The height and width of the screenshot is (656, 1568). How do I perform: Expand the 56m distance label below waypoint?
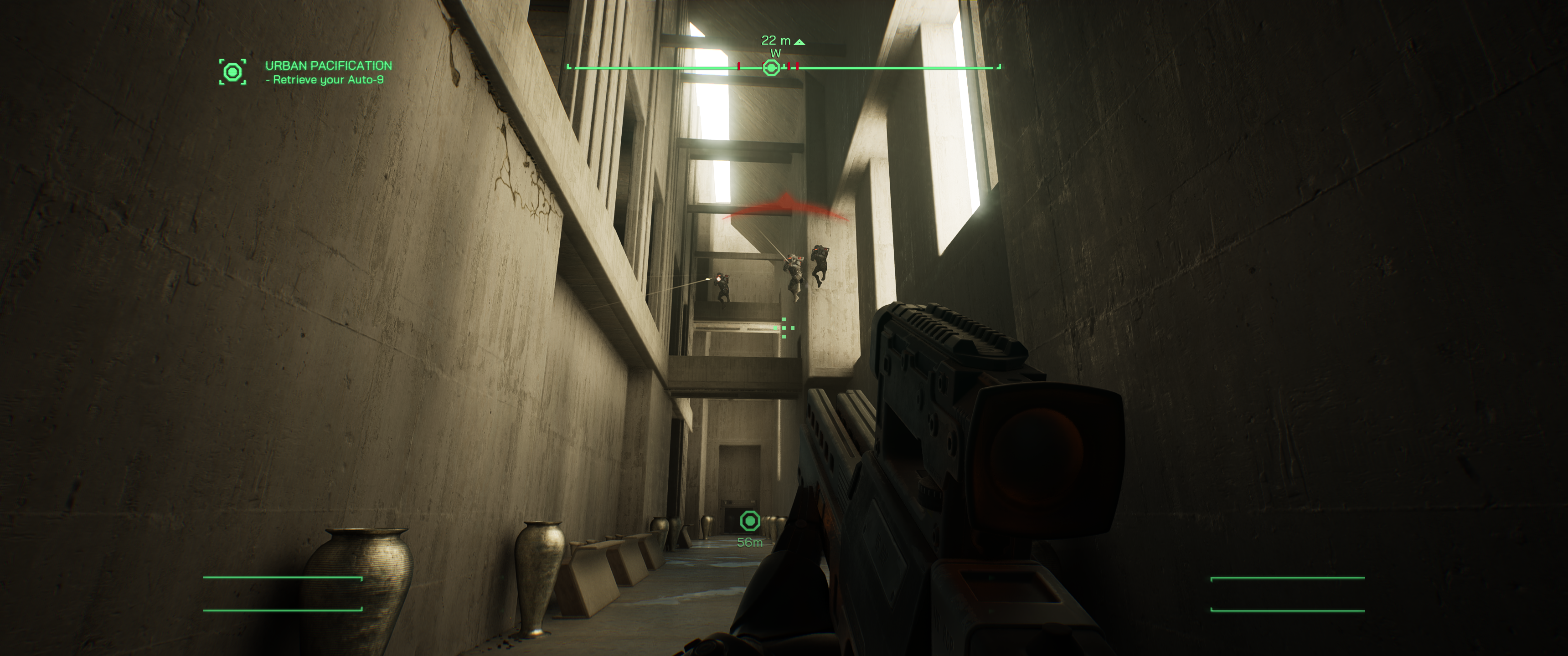coord(750,542)
